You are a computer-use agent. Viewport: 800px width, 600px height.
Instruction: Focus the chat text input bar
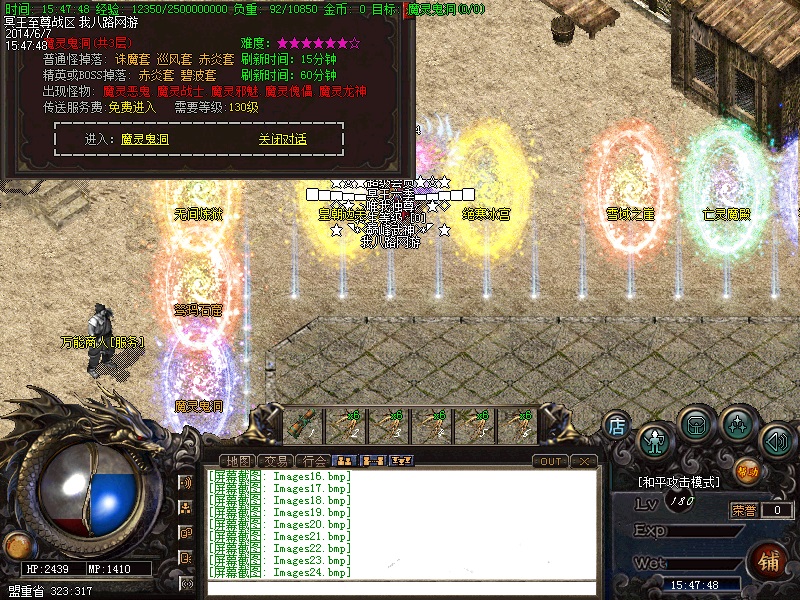tap(400, 588)
